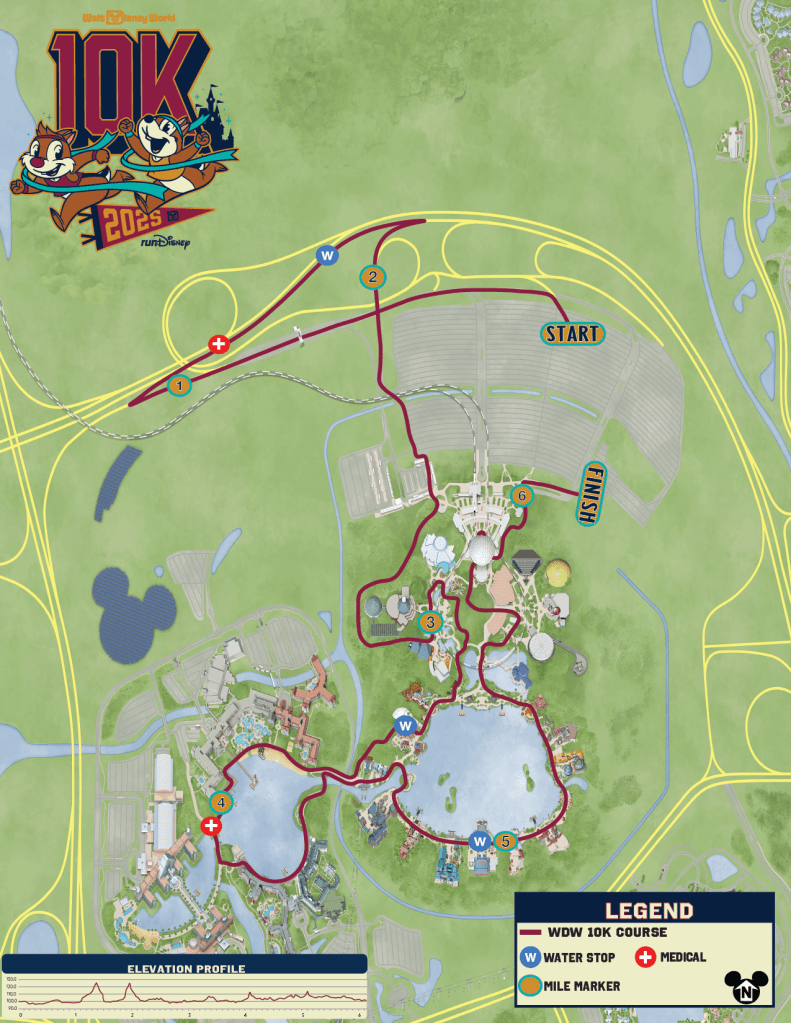The image size is (791, 1023).
Task: Click the WDW 10K Course legend entry
Action: tap(595, 932)
